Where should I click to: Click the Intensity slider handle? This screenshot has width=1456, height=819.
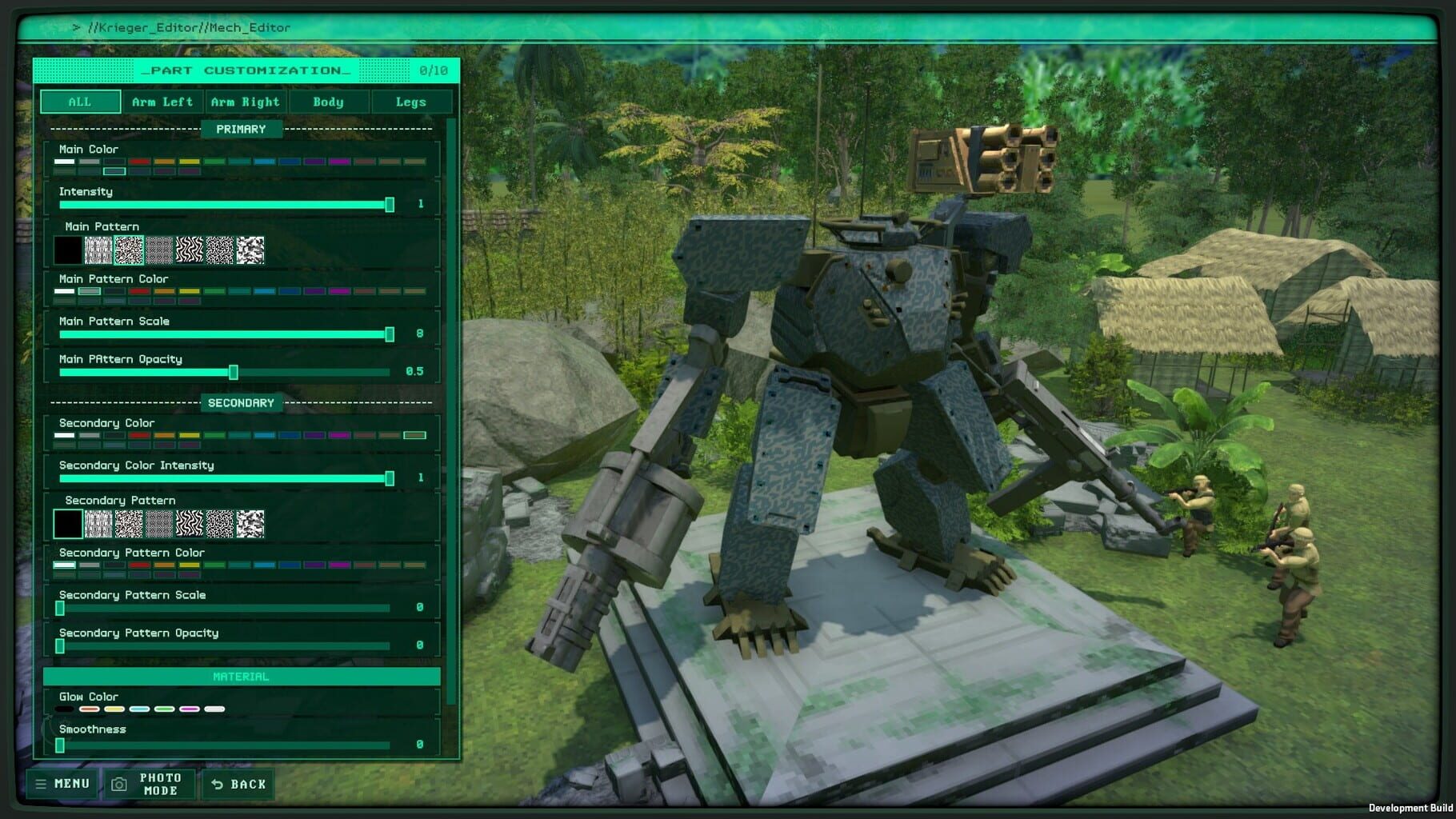(x=390, y=205)
